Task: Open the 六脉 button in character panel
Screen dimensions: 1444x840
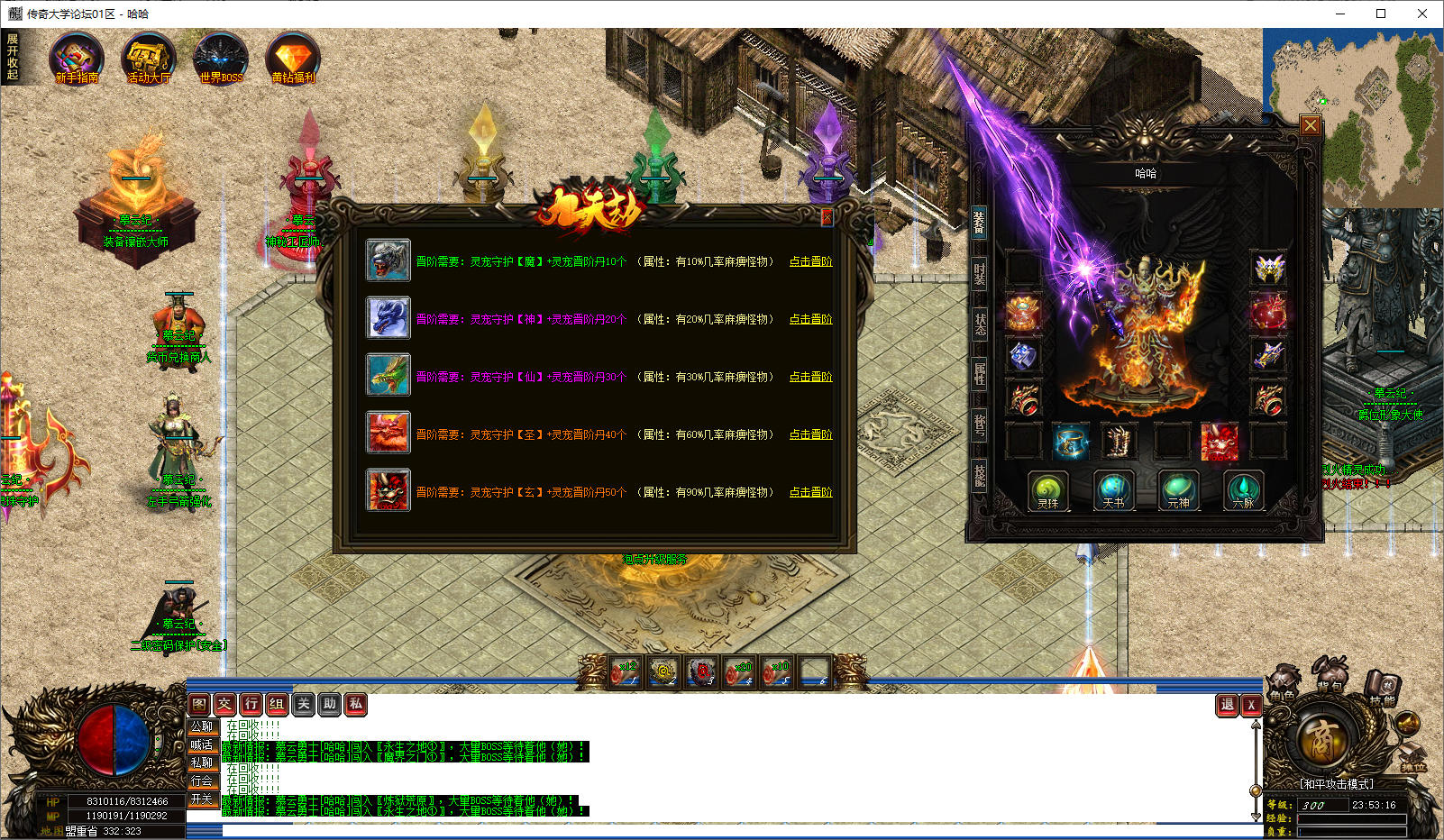Action: 1243,491
